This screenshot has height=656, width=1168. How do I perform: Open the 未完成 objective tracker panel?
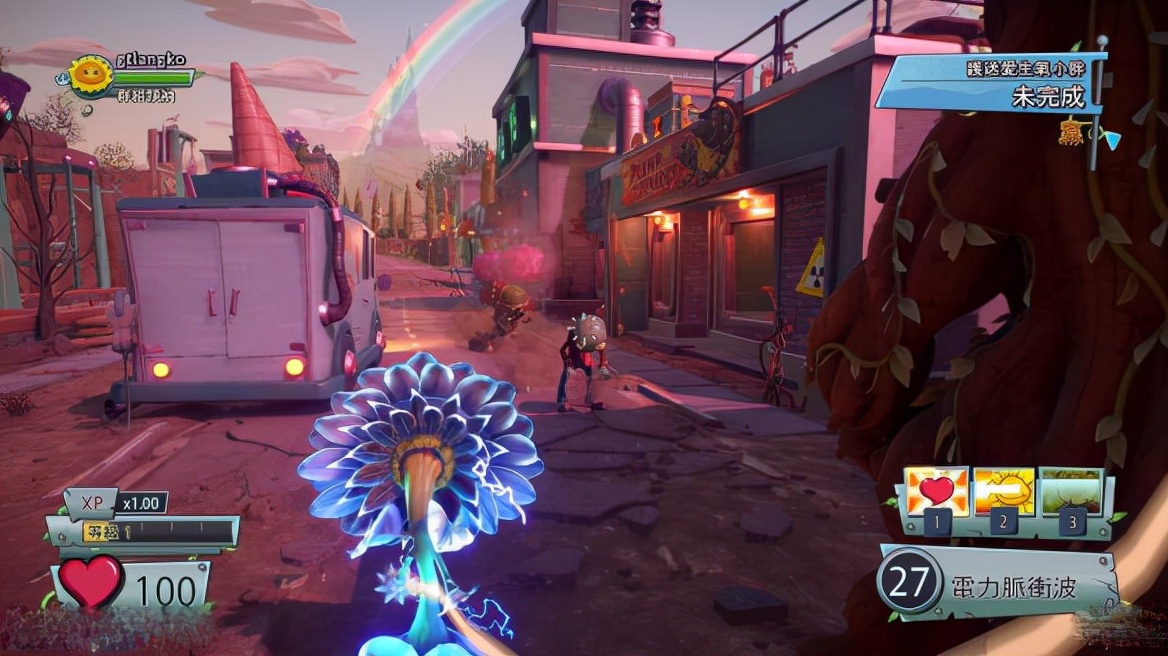tap(992, 84)
